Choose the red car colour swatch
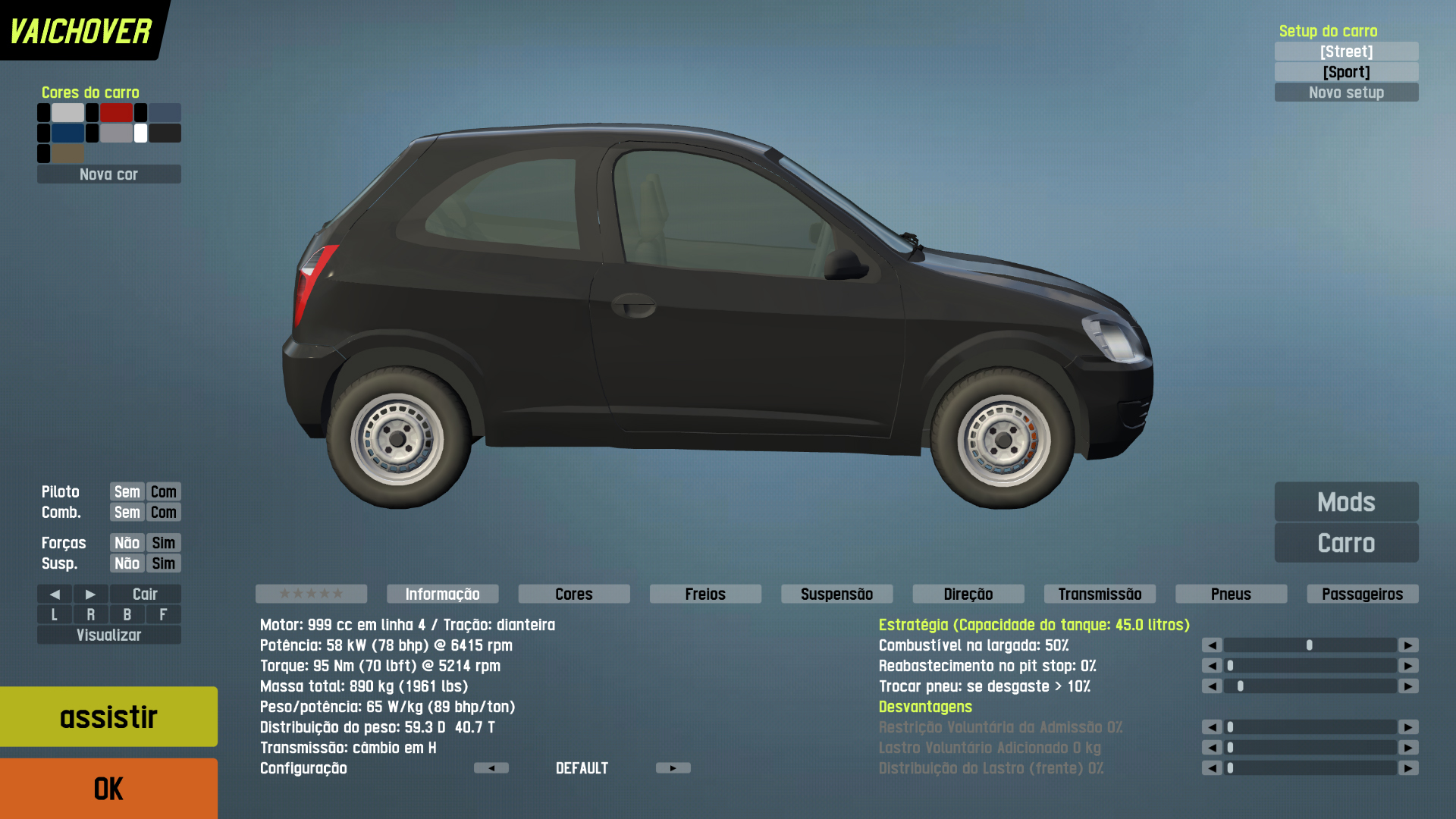This screenshot has height=819, width=1456. tap(116, 113)
